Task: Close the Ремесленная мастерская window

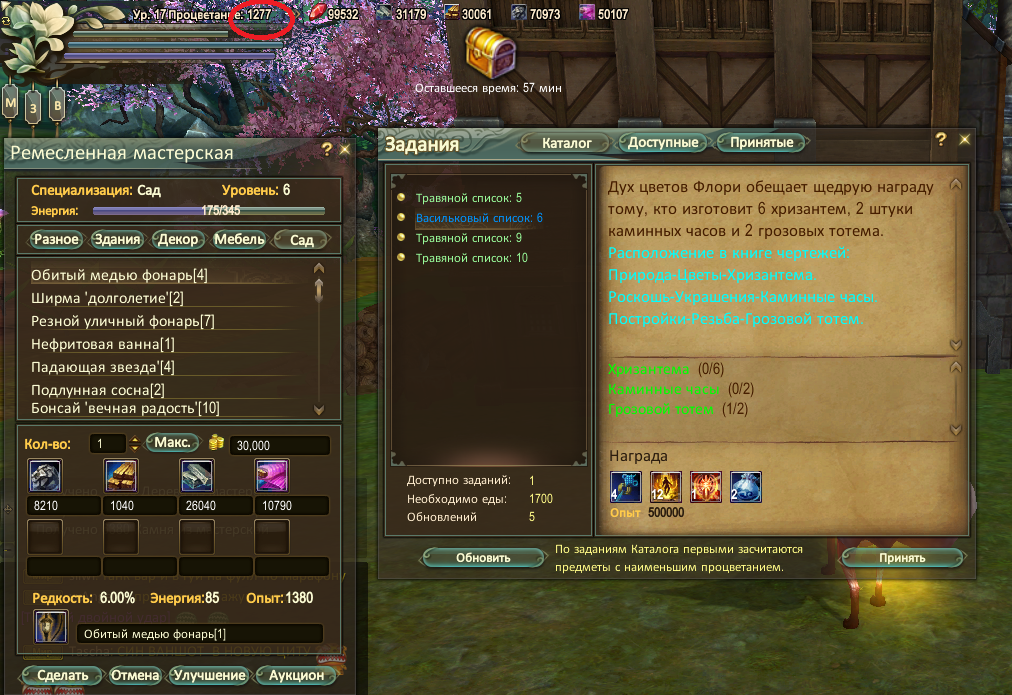Action: point(345,149)
